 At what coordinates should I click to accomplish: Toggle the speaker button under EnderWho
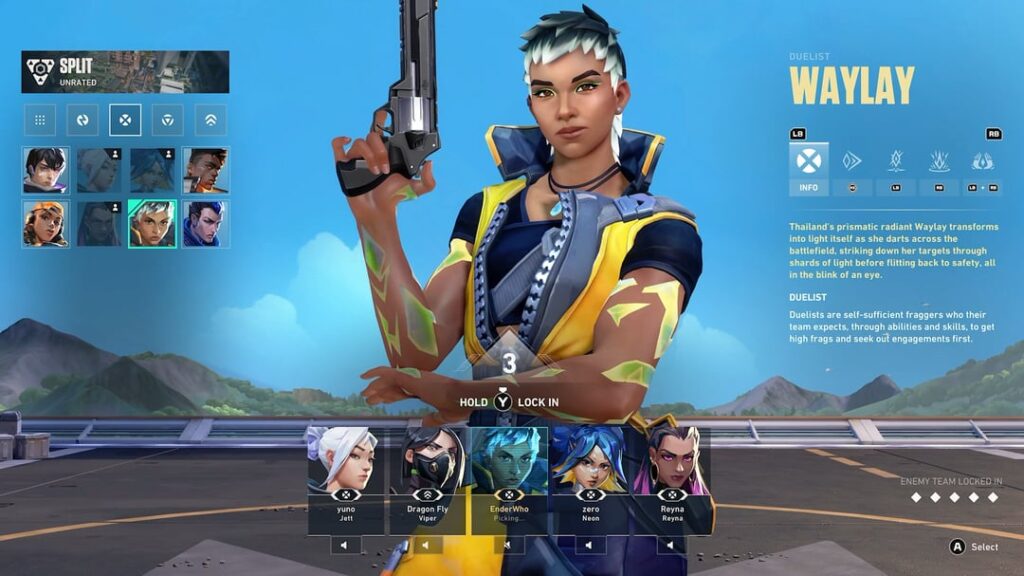click(x=508, y=545)
